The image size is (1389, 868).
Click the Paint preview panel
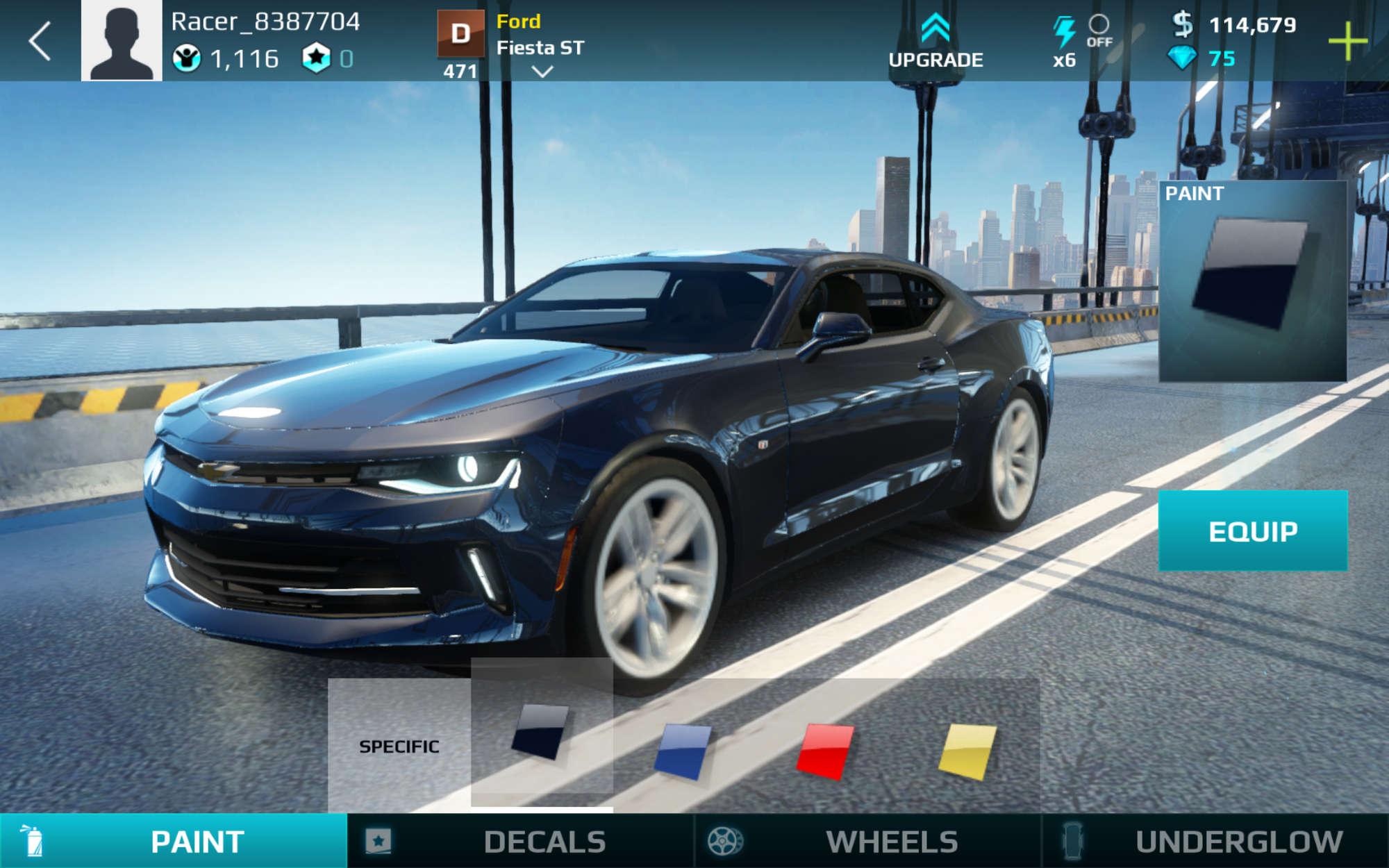click(x=1253, y=281)
